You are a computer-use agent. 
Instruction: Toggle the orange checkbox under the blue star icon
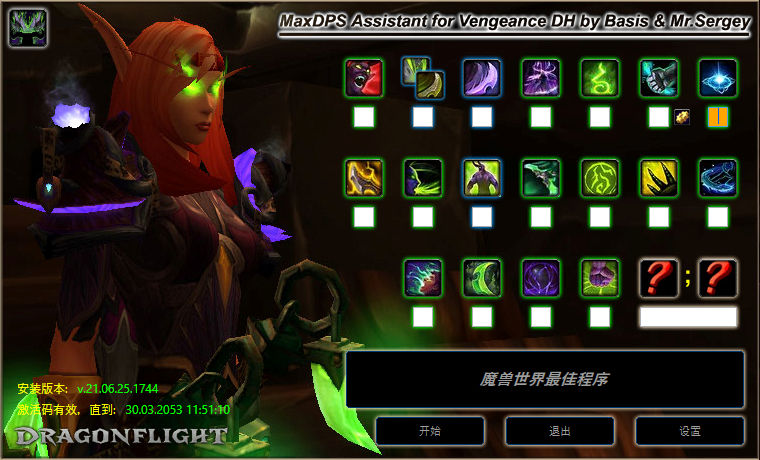pyautogui.click(x=718, y=117)
